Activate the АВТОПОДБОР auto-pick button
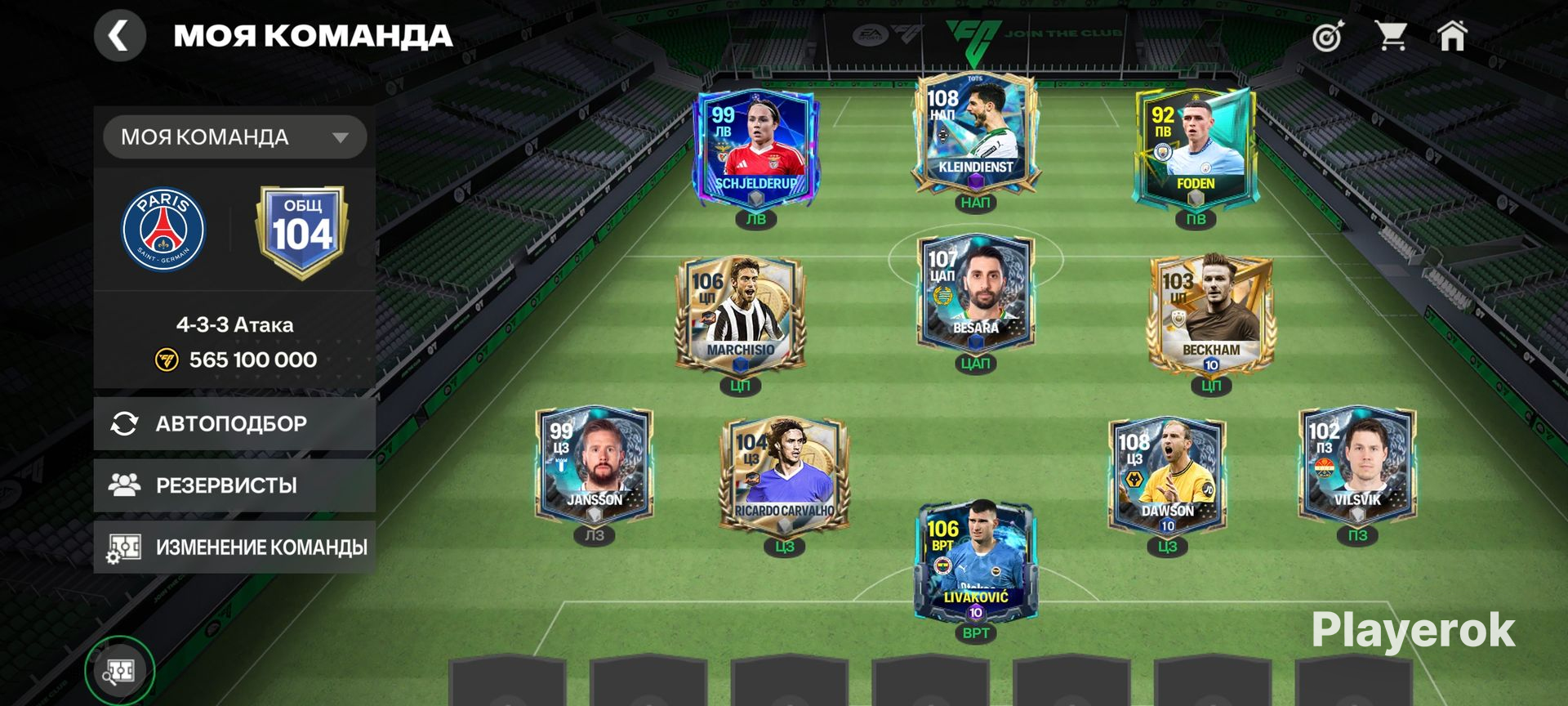This screenshot has height=706, width=1568. pyautogui.click(x=234, y=423)
